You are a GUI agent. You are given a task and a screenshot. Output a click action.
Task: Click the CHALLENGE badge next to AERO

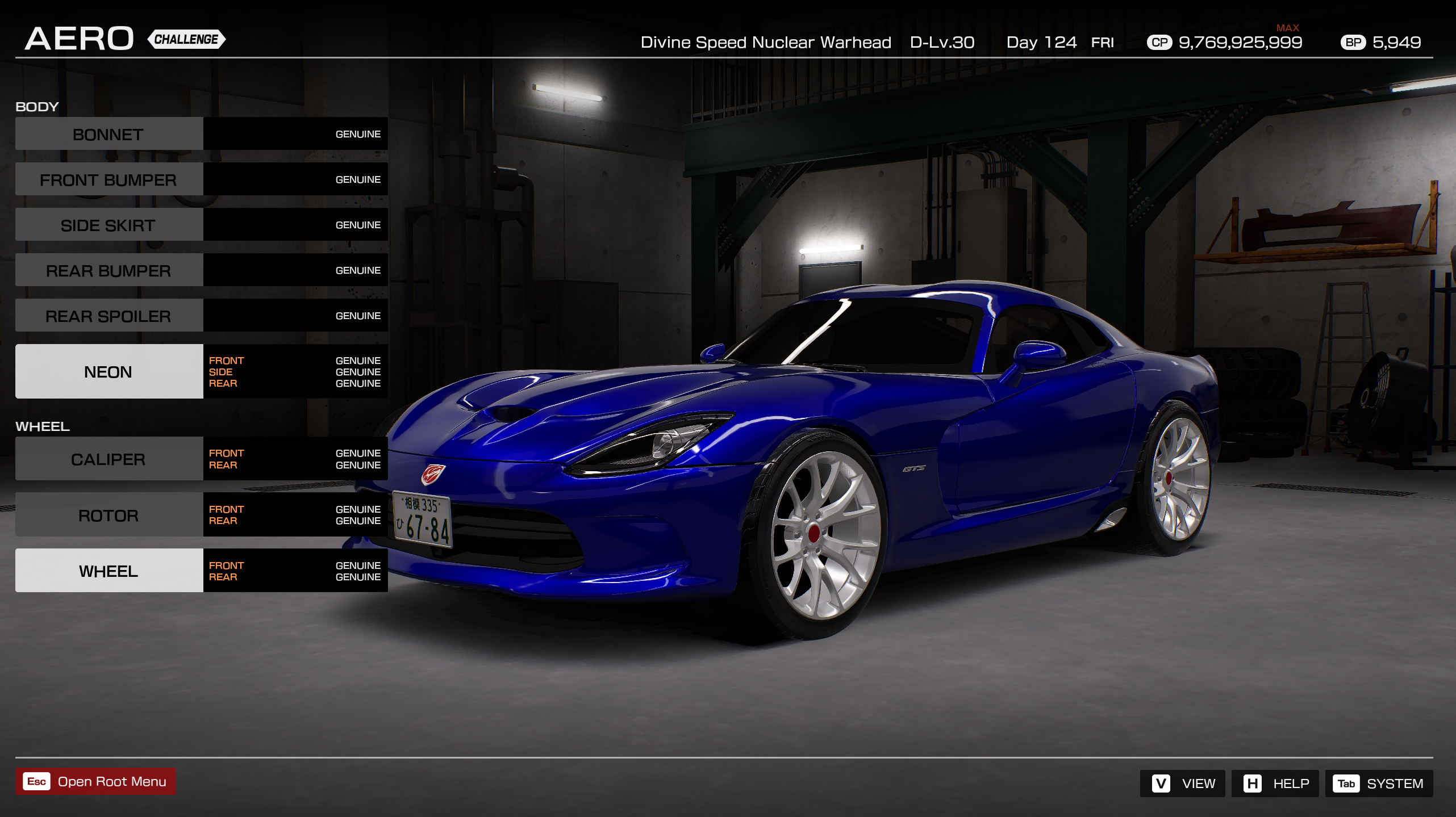[185, 40]
